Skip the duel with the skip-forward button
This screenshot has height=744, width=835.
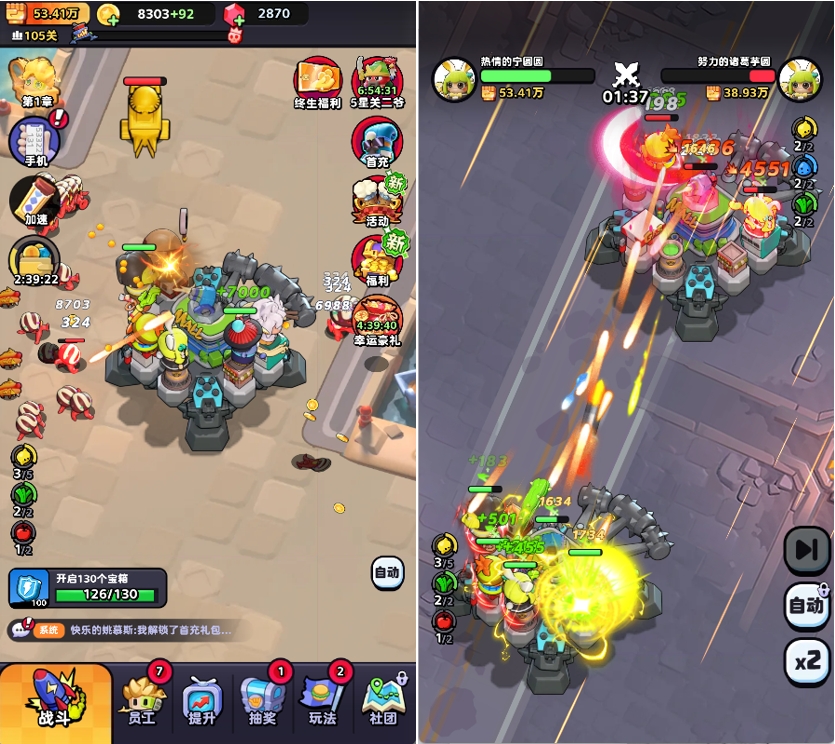point(806,548)
